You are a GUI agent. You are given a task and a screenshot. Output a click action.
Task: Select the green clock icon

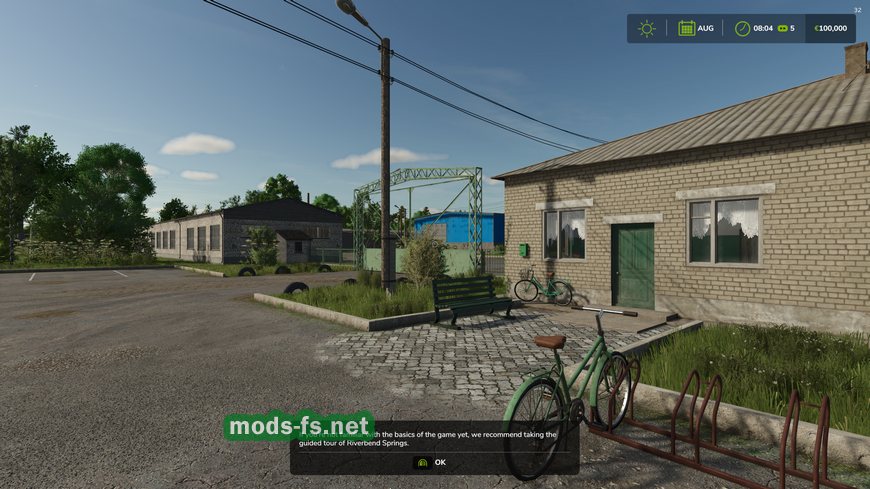click(742, 28)
